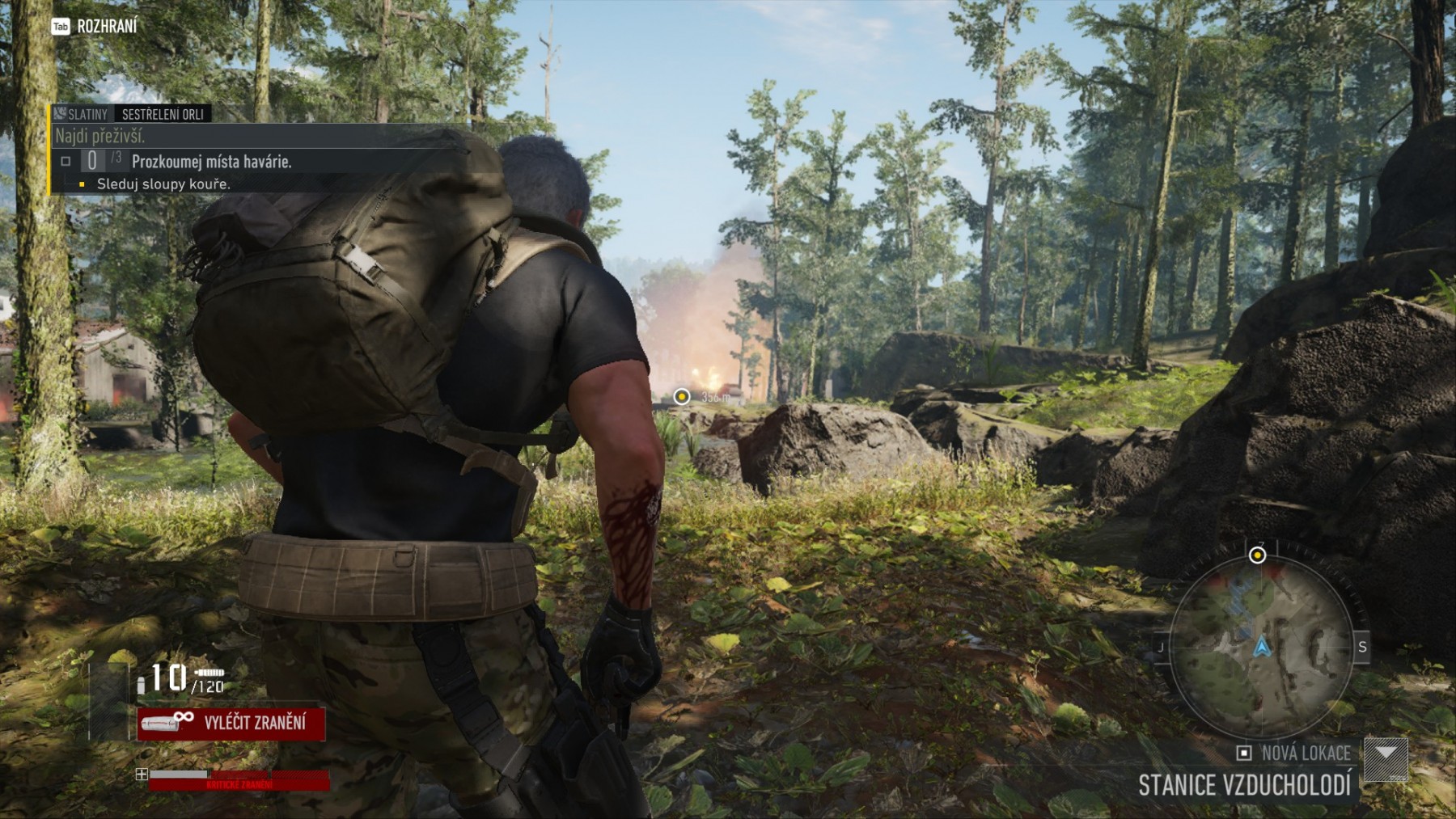Click the Sestřelení orli mission title
The height and width of the screenshot is (819, 1456).
tap(163, 115)
